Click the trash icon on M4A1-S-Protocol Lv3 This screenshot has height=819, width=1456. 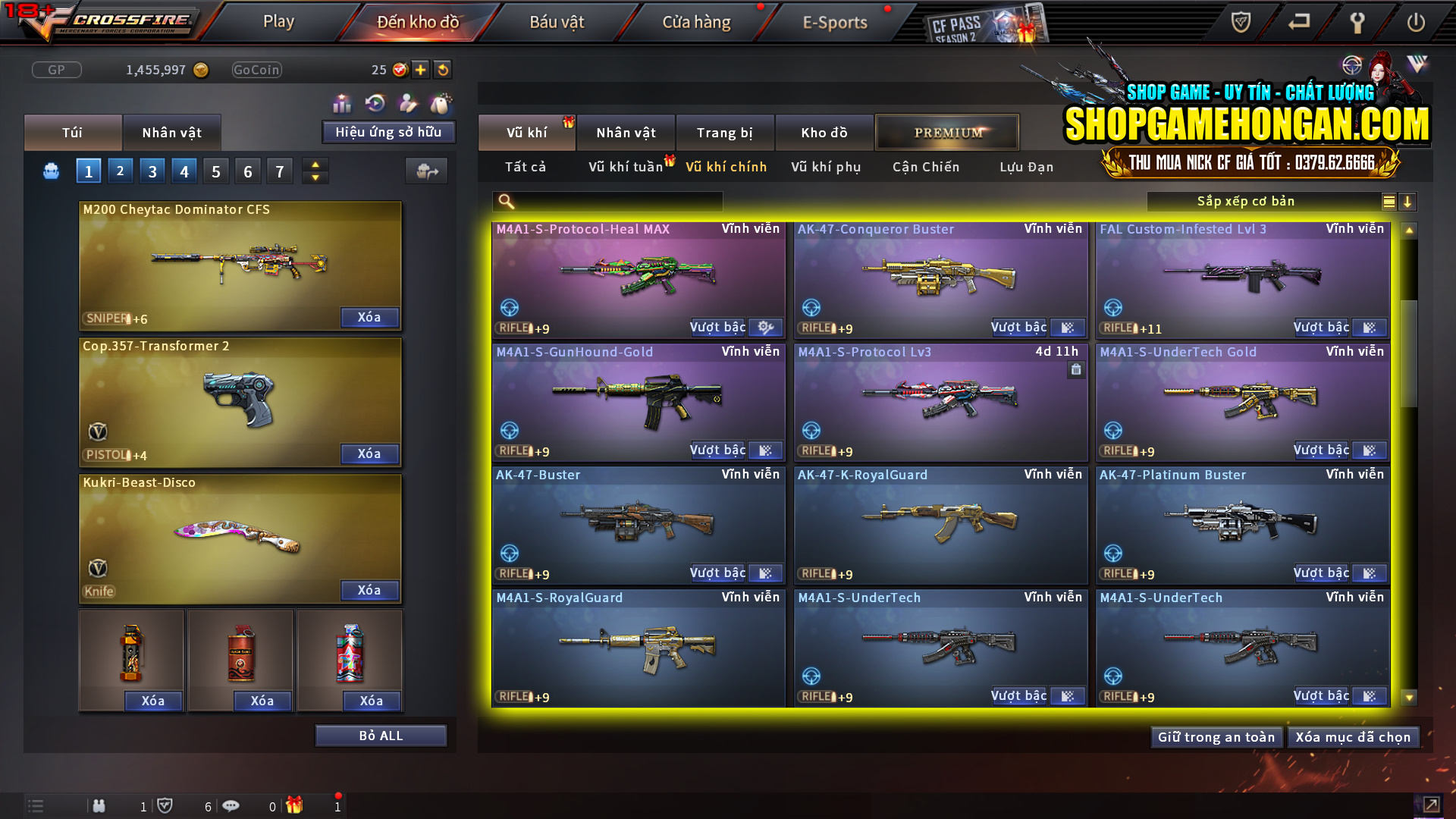(1076, 371)
